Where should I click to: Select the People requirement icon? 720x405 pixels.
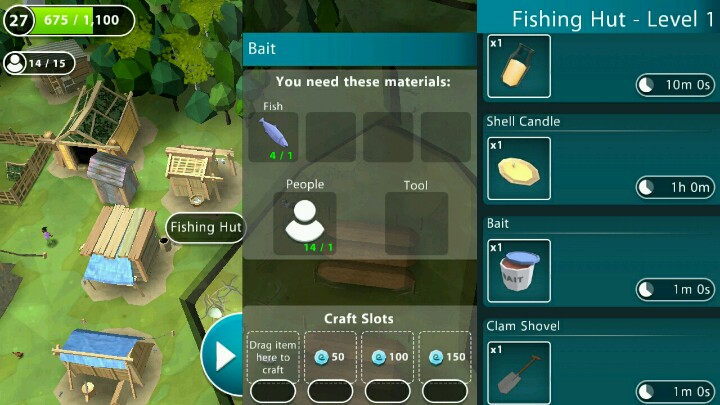tap(304, 222)
